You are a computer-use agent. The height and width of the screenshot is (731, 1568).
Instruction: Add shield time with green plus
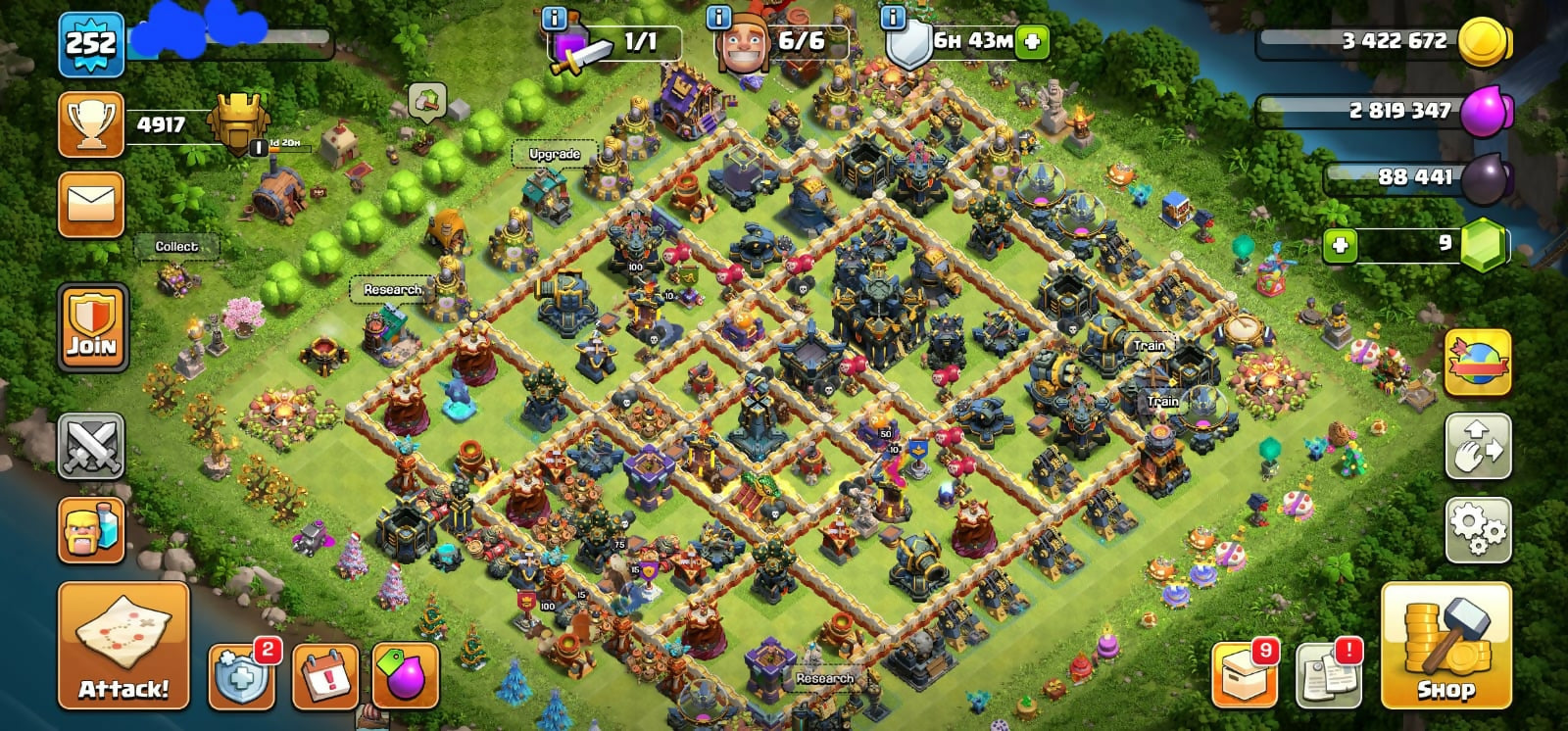point(1032,42)
